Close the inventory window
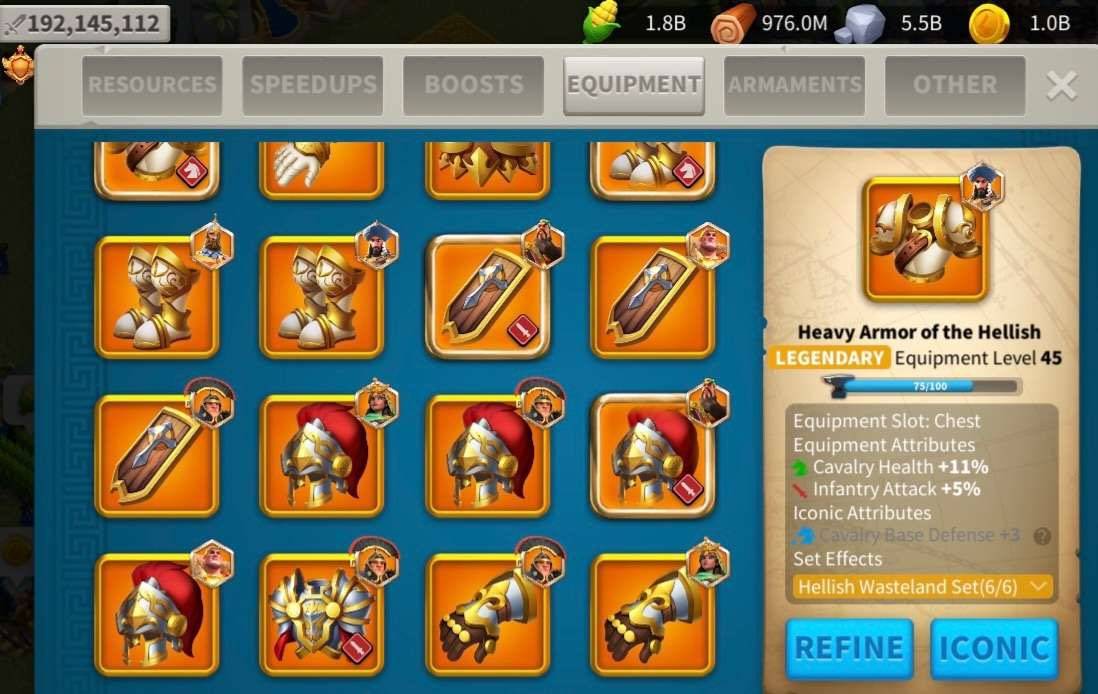The width and height of the screenshot is (1098, 694). point(1061,86)
